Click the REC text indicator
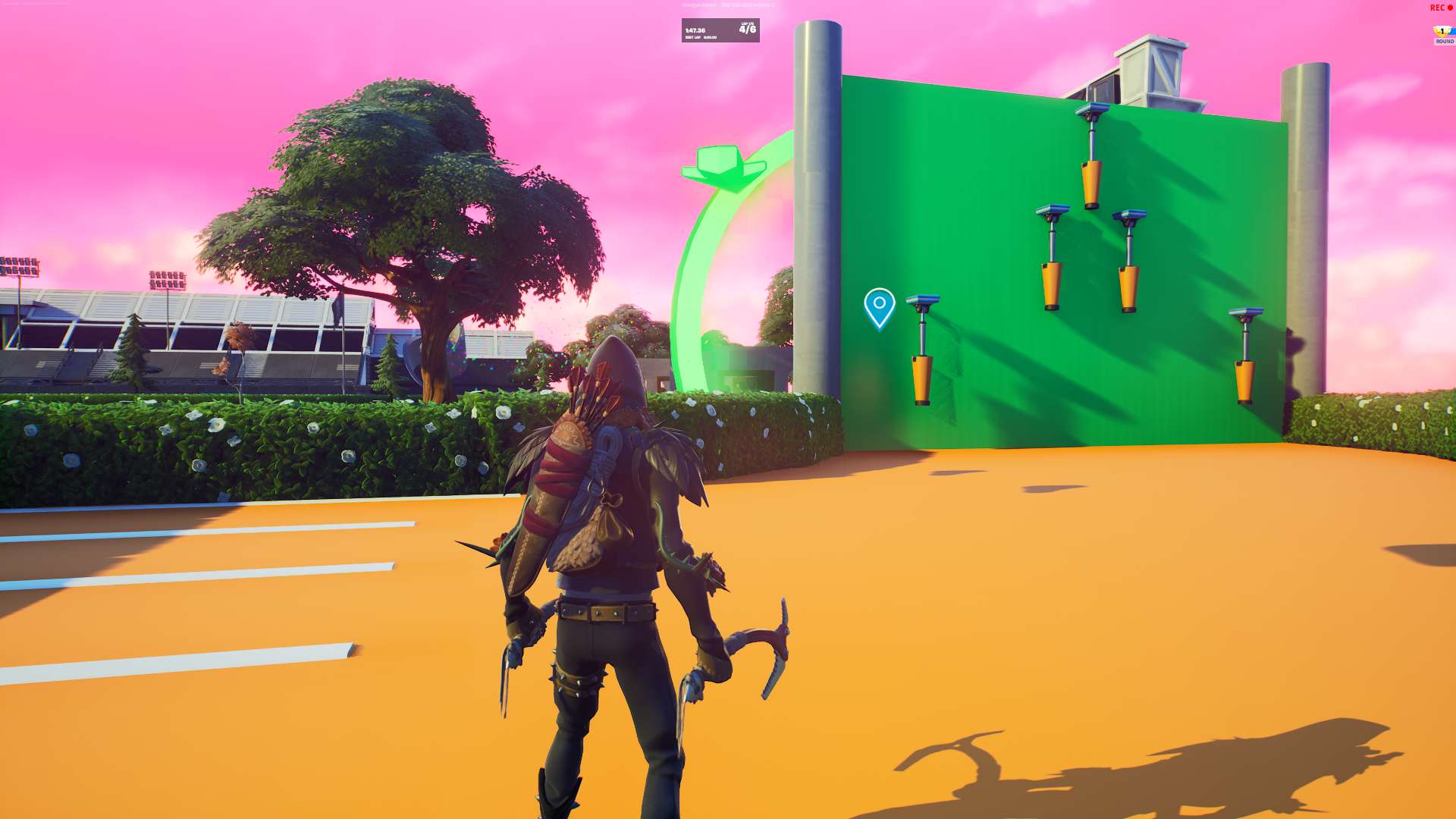Screen dimensions: 1456x819 [x=1437, y=8]
